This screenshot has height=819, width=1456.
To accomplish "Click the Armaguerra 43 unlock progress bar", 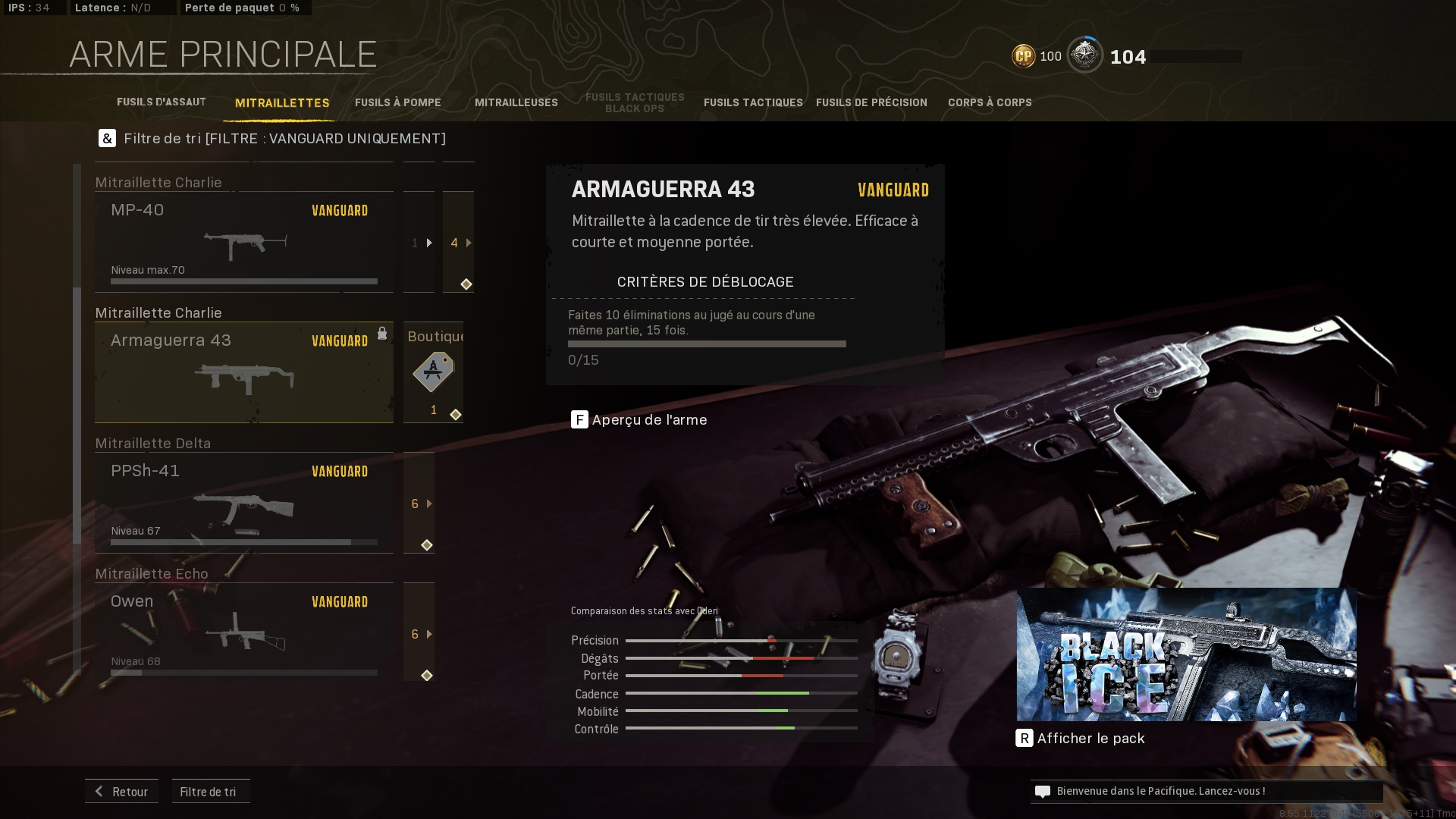I will (707, 343).
